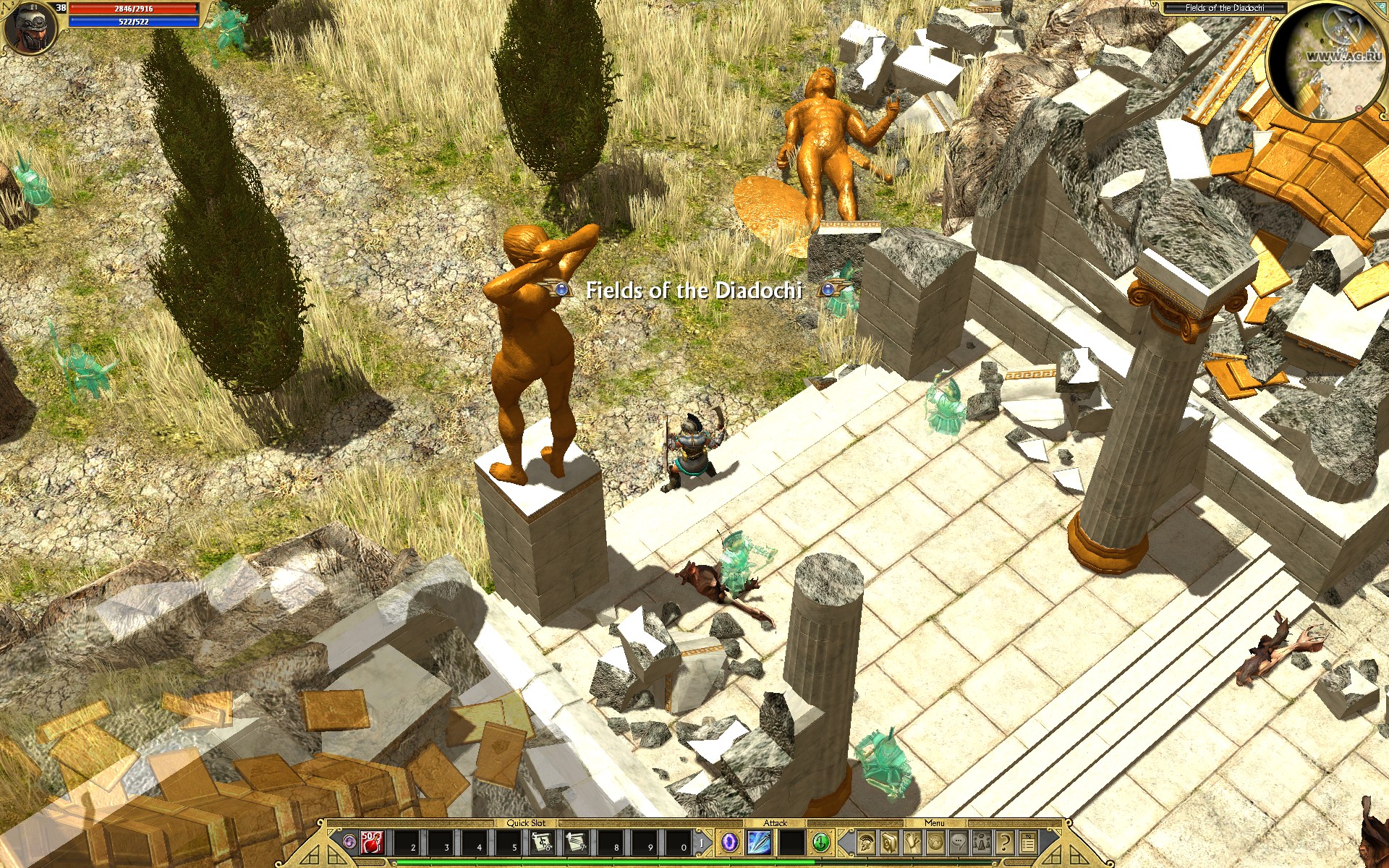Select the sword attack skill icon
This screenshot has height=868, width=1389.
(759, 842)
